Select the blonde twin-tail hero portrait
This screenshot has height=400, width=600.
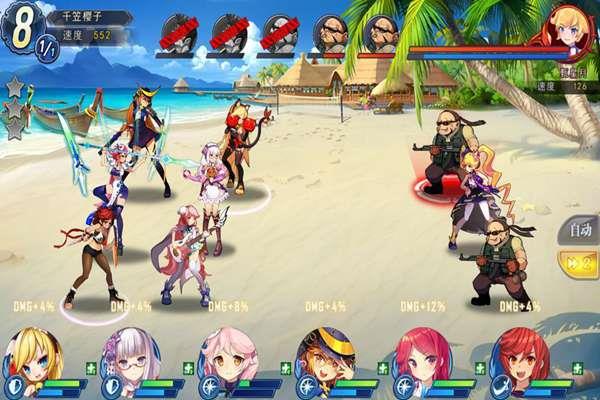click(35, 357)
